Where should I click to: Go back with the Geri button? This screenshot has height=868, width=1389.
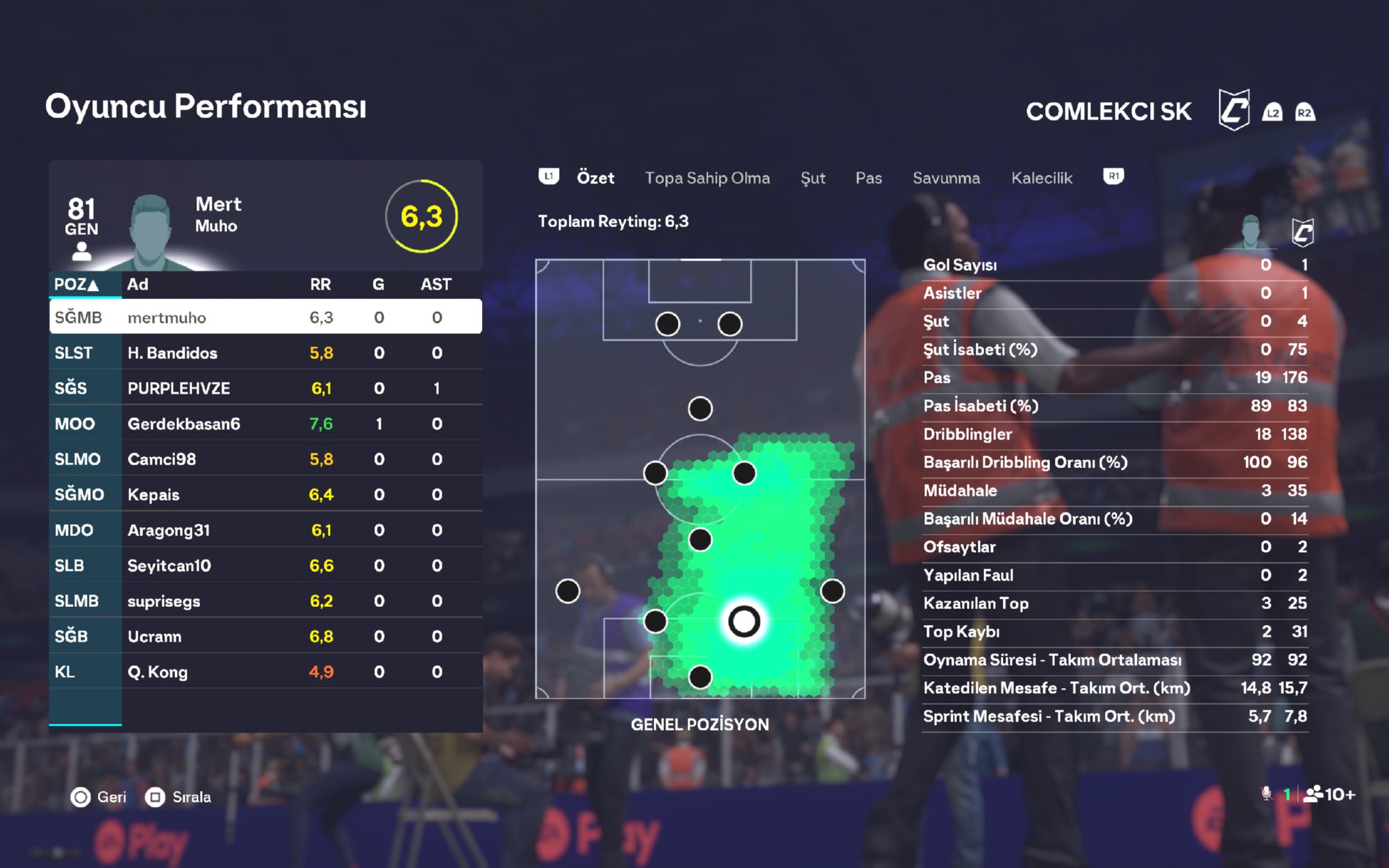[x=99, y=797]
